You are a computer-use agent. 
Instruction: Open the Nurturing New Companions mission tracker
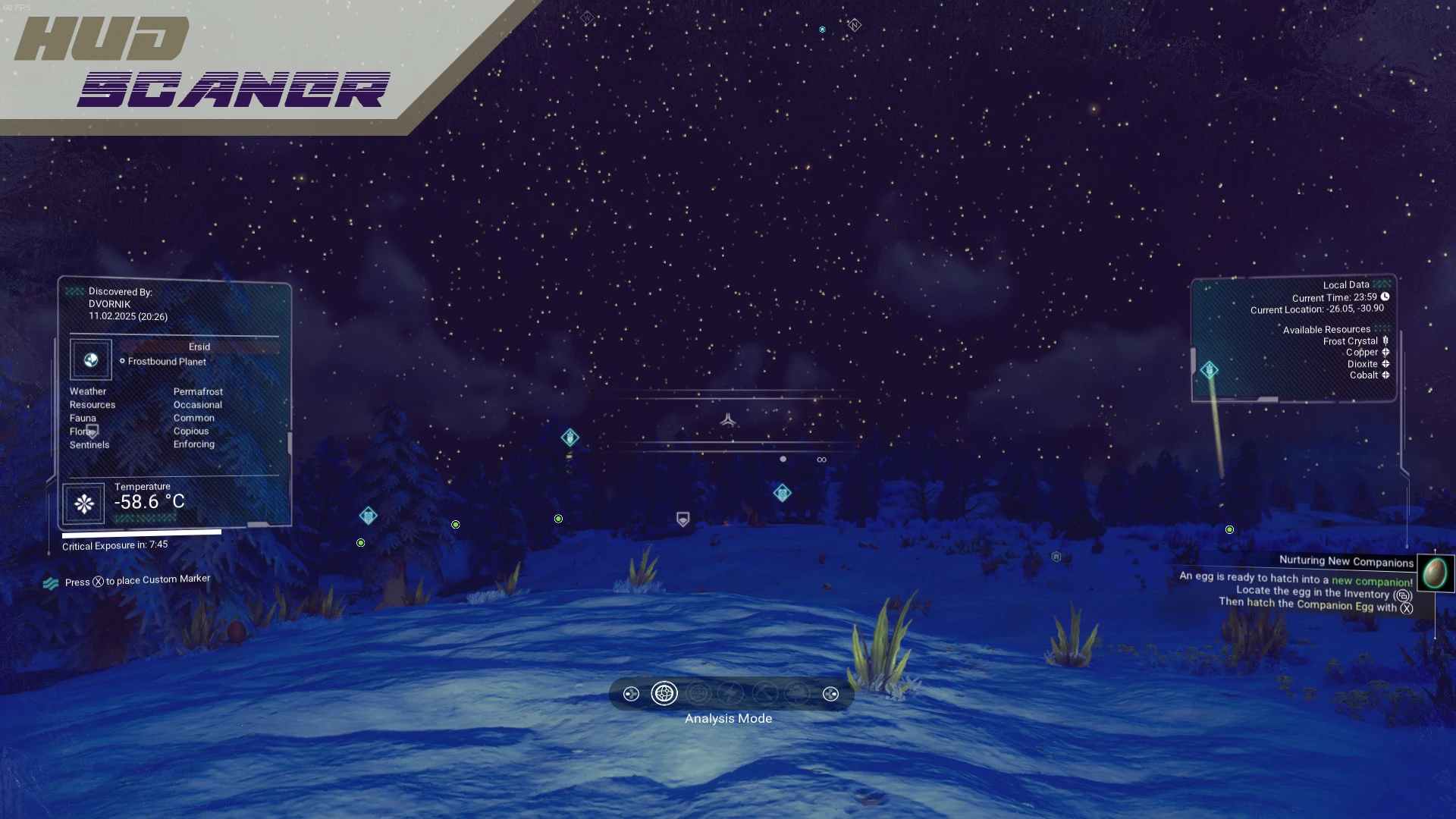(x=1345, y=561)
